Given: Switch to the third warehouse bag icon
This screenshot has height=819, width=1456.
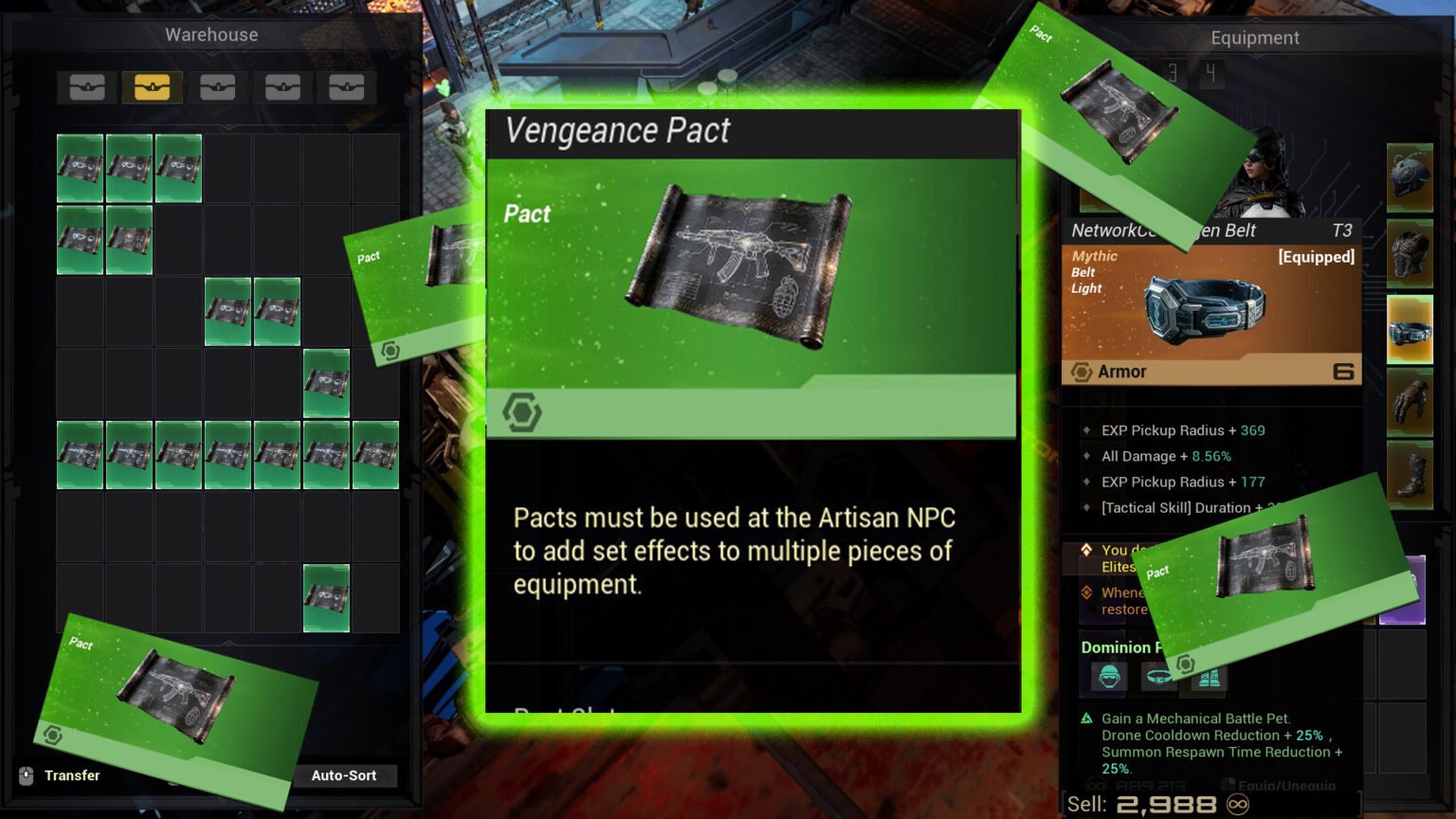Looking at the screenshot, I should [217, 87].
